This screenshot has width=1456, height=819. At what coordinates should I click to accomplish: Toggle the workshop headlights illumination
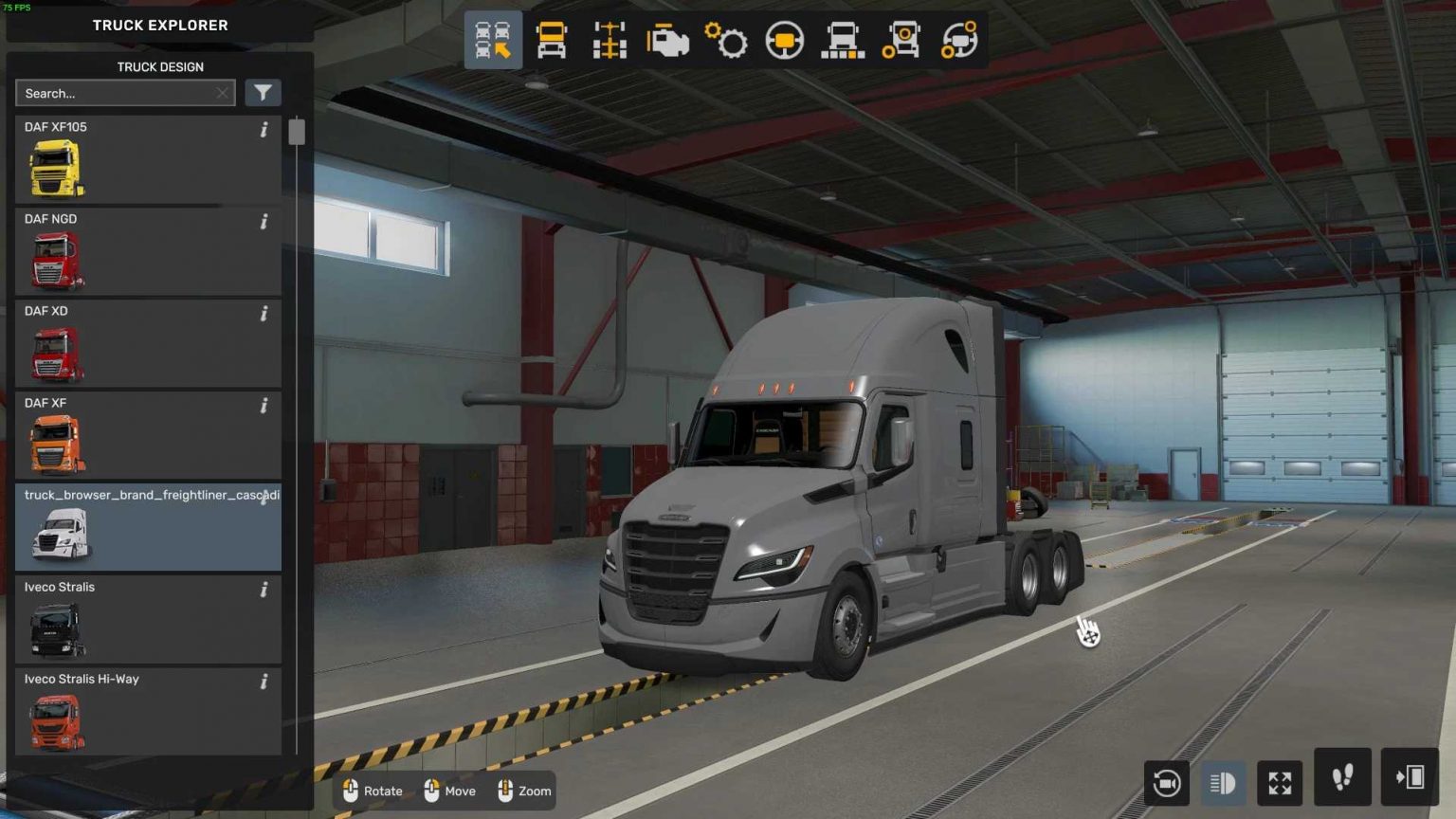point(1223,782)
